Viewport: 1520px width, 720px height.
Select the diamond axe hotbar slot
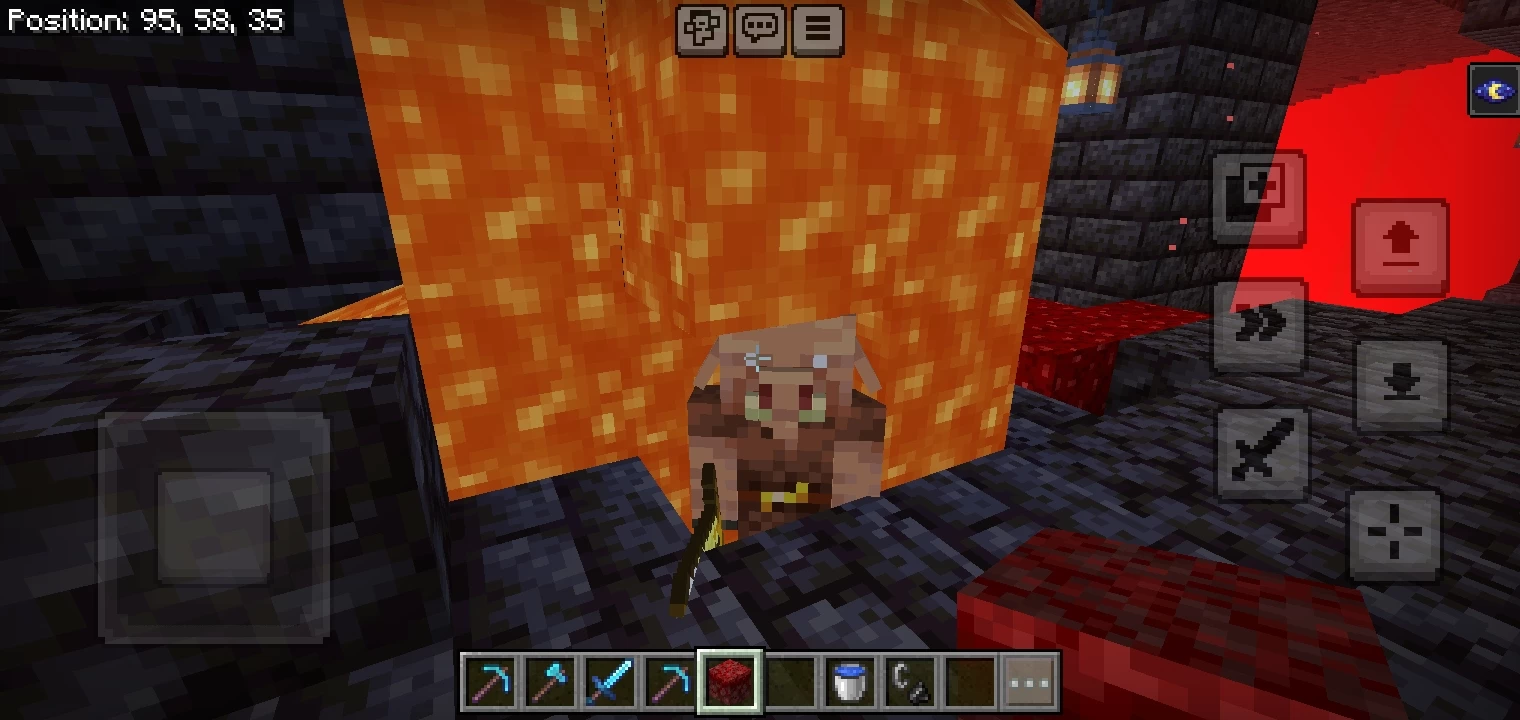(x=551, y=683)
